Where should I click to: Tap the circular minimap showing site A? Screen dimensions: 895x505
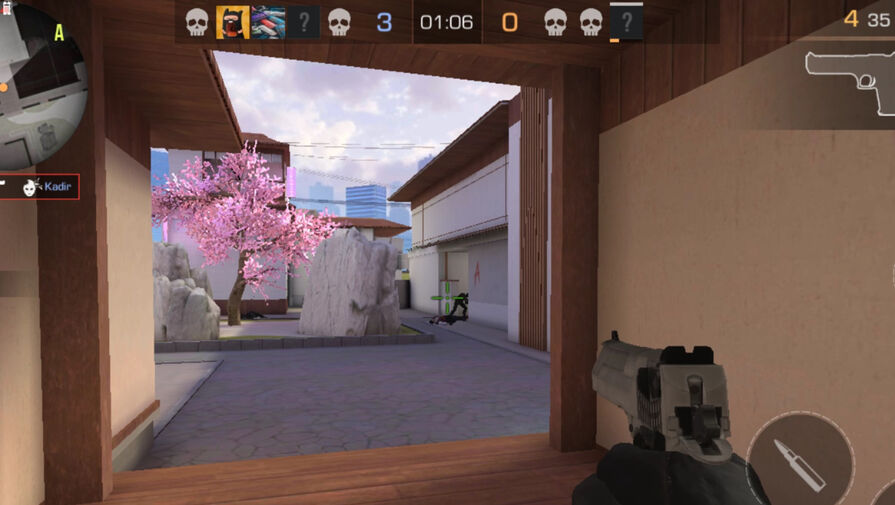coord(38,85)
